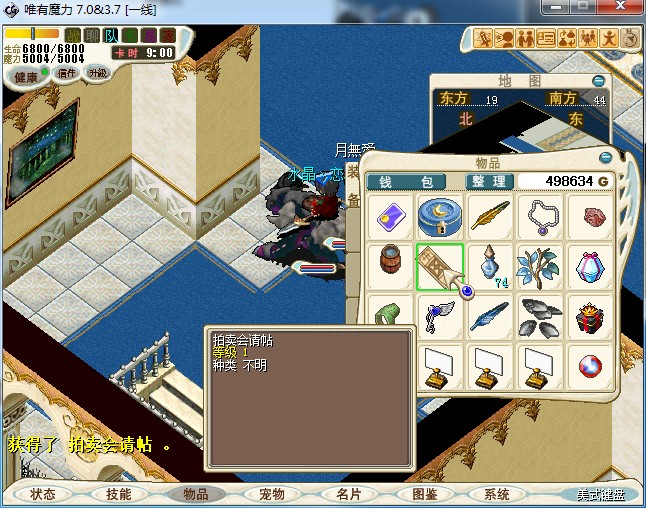Open the 技能 skills menu
Screen dimensions: 646x508
point(119,494)
